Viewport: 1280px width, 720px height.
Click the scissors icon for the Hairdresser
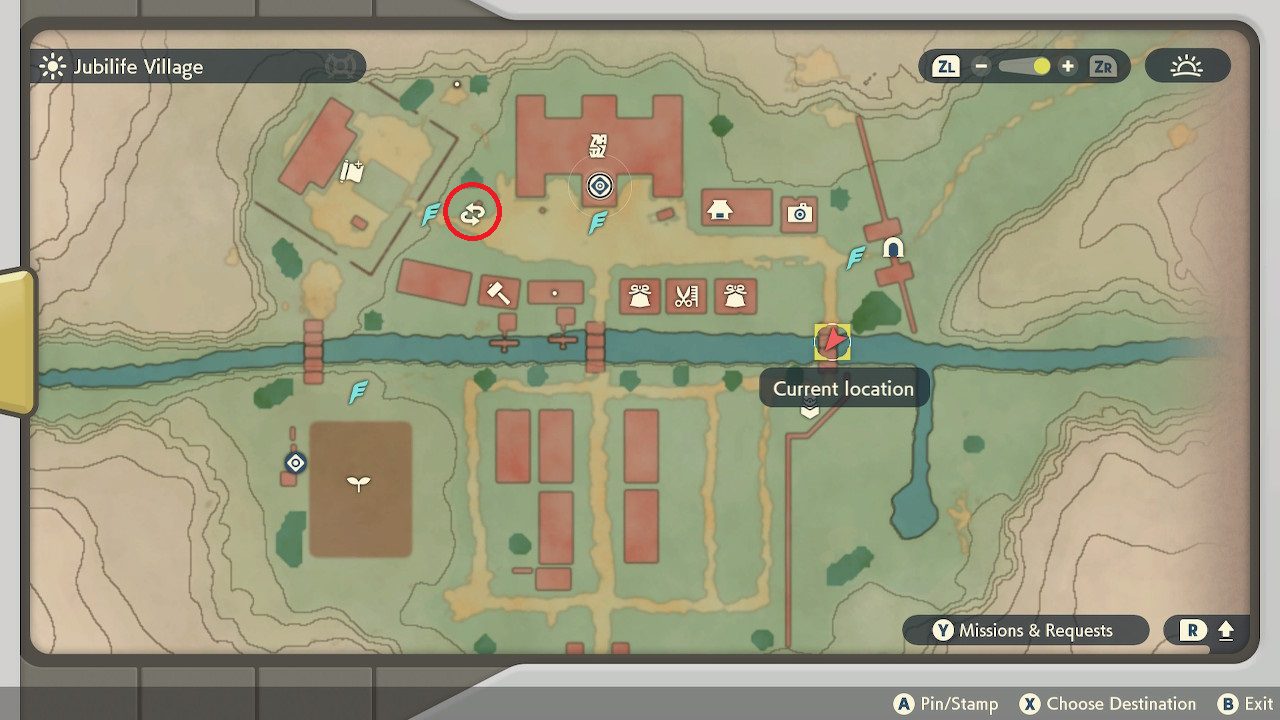pos(686,294)
